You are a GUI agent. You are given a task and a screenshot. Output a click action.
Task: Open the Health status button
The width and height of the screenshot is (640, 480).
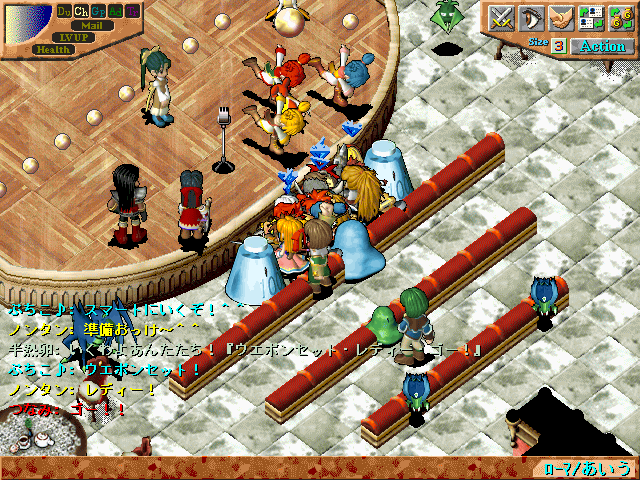point(52,49)
